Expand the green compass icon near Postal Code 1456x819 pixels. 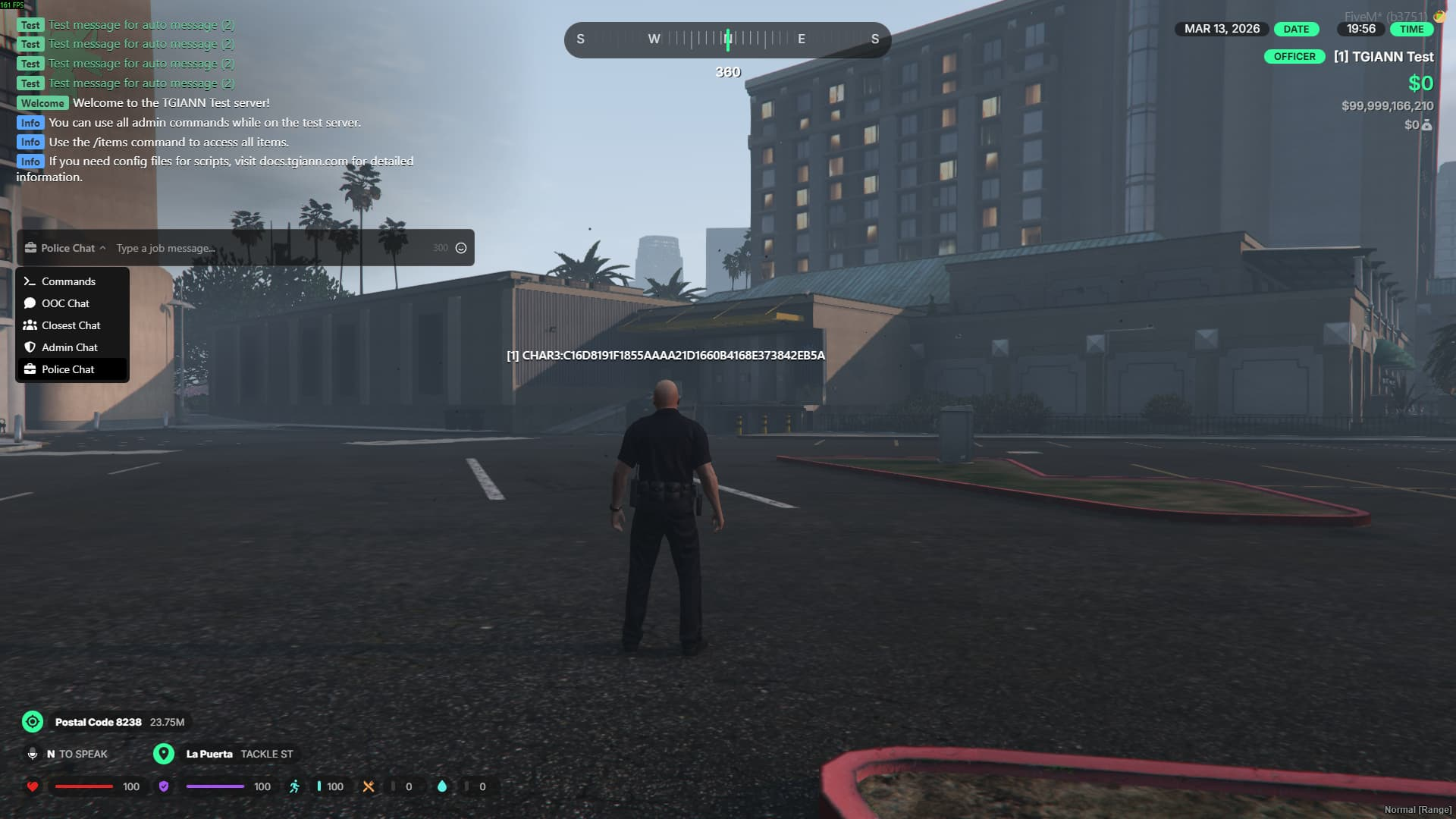tap(32, 722)
